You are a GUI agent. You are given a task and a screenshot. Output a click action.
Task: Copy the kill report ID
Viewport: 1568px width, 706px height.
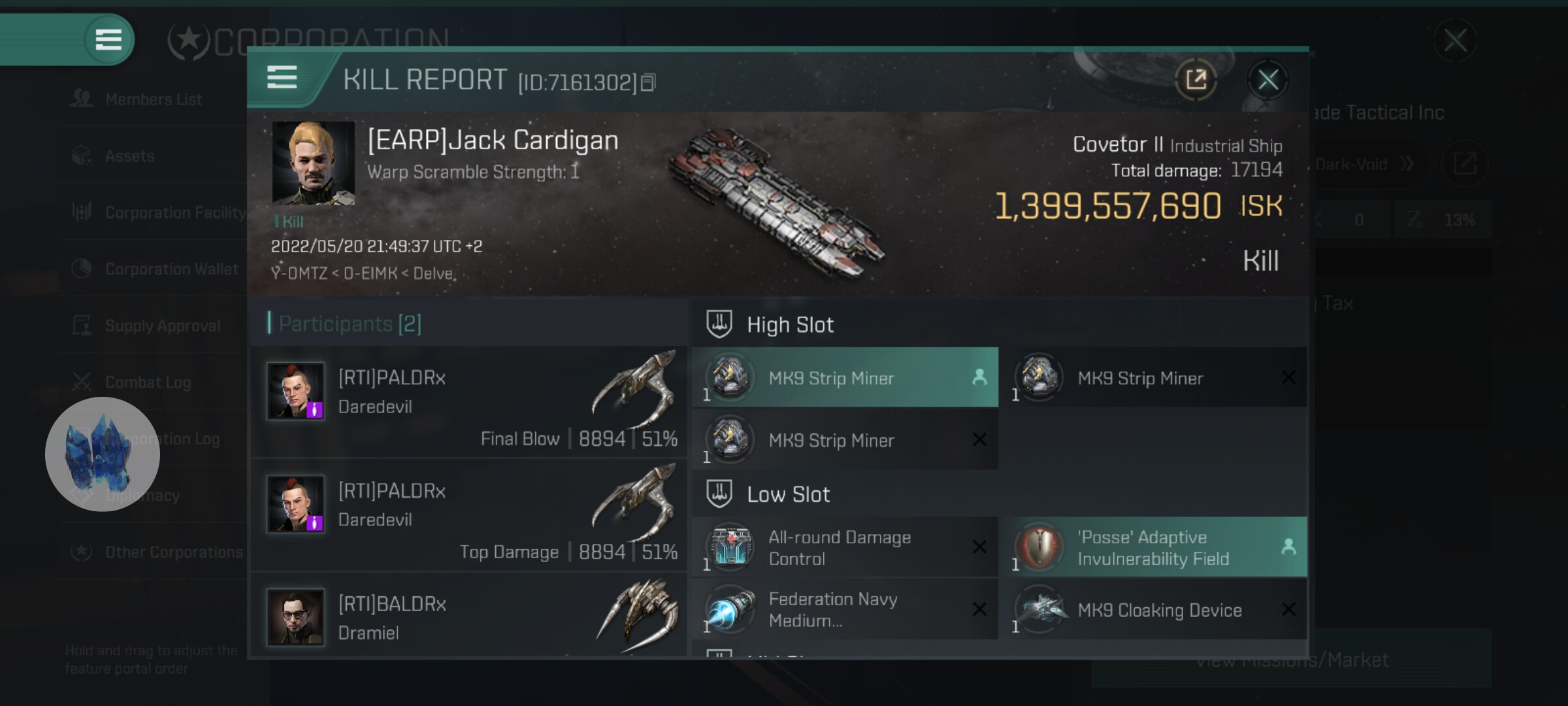(x=648, y=82)
